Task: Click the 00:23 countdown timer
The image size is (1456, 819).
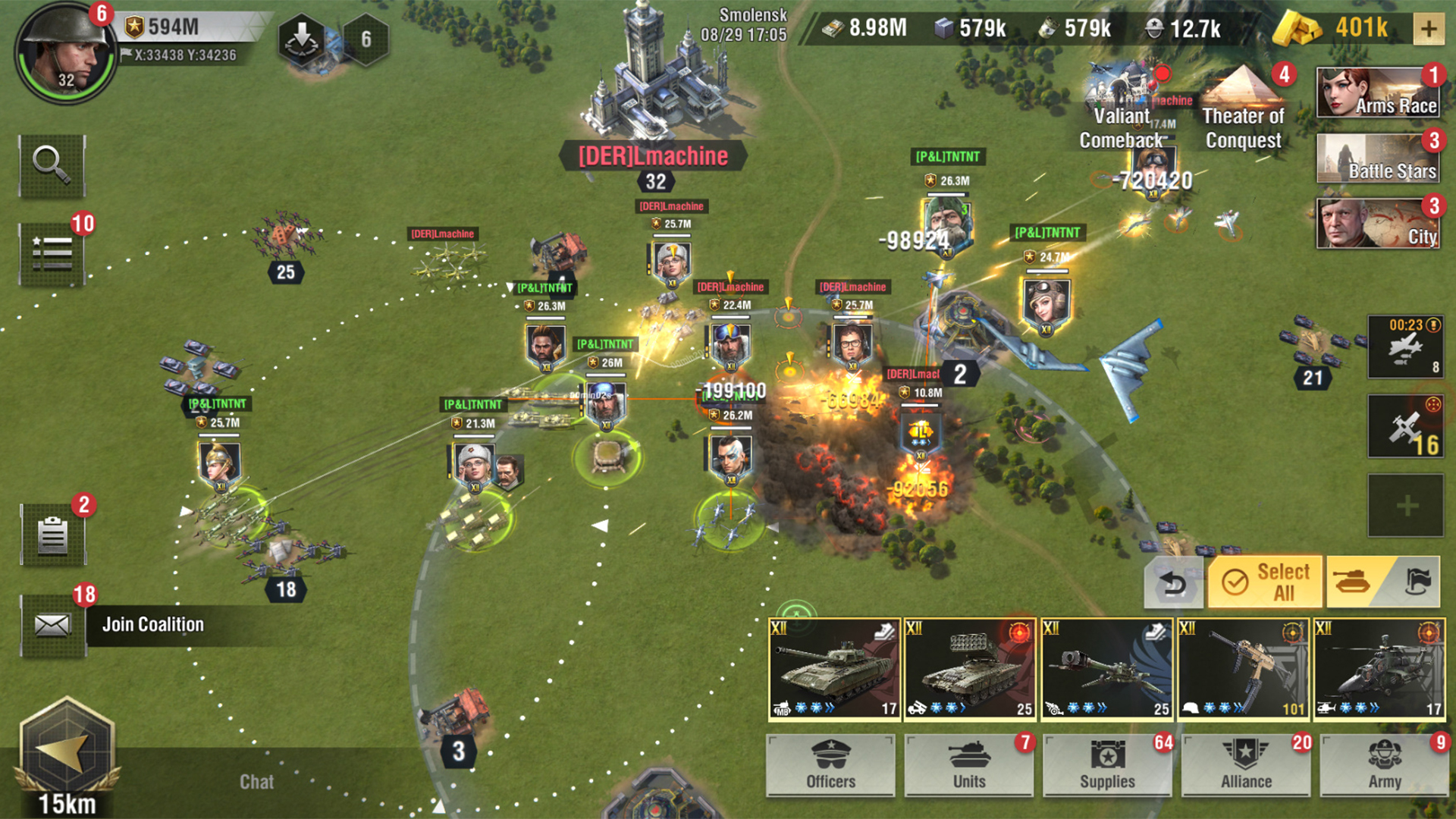Action: coord(1404,347)
